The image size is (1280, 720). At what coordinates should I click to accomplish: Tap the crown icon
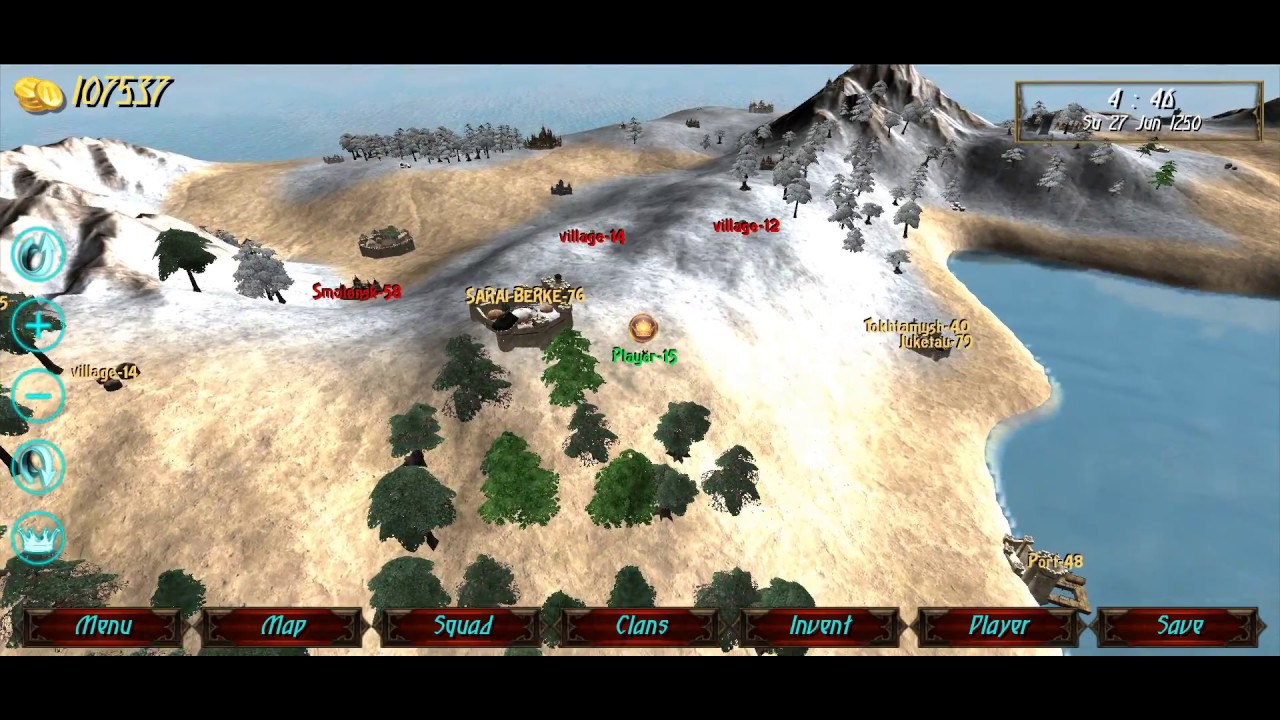click(x=38, y=538)
